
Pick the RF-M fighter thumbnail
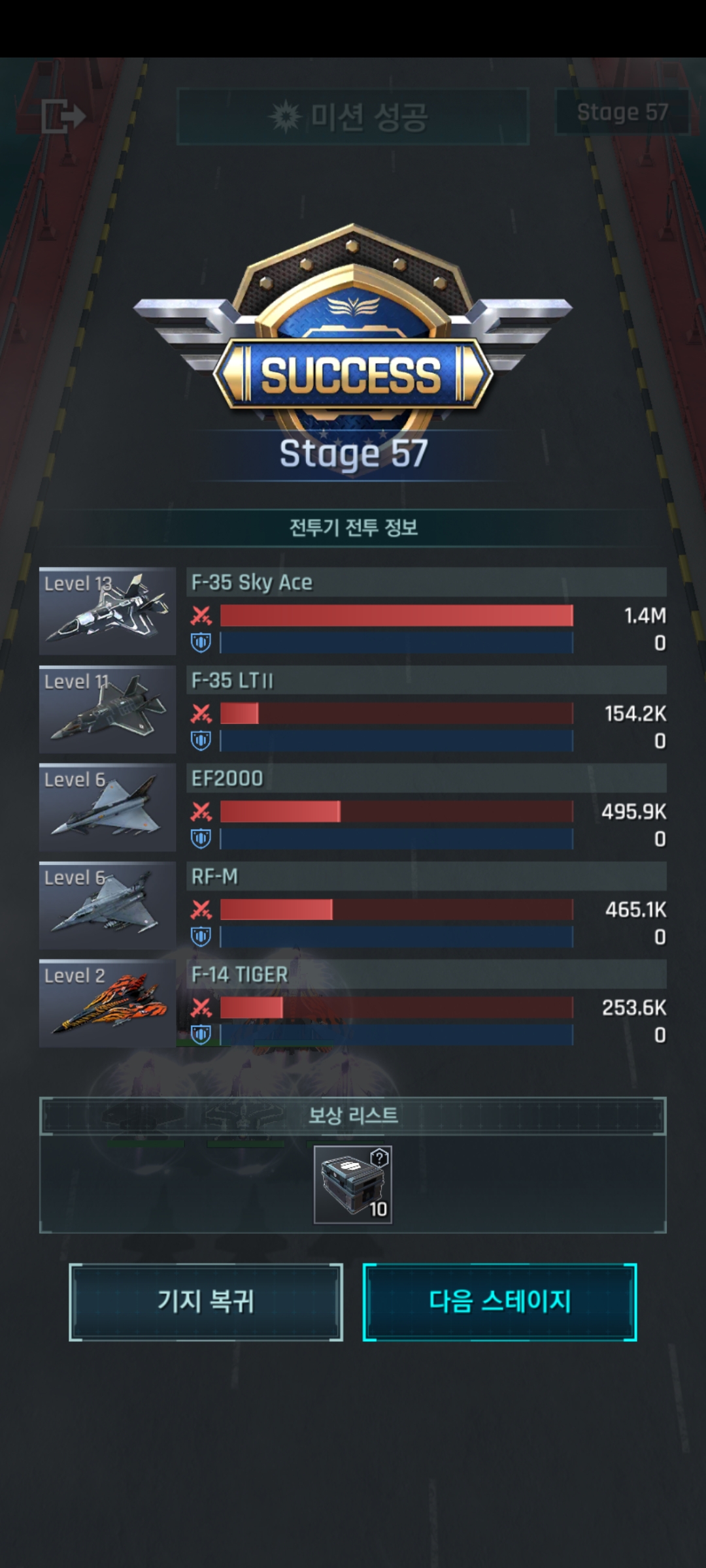pos(107,906)
